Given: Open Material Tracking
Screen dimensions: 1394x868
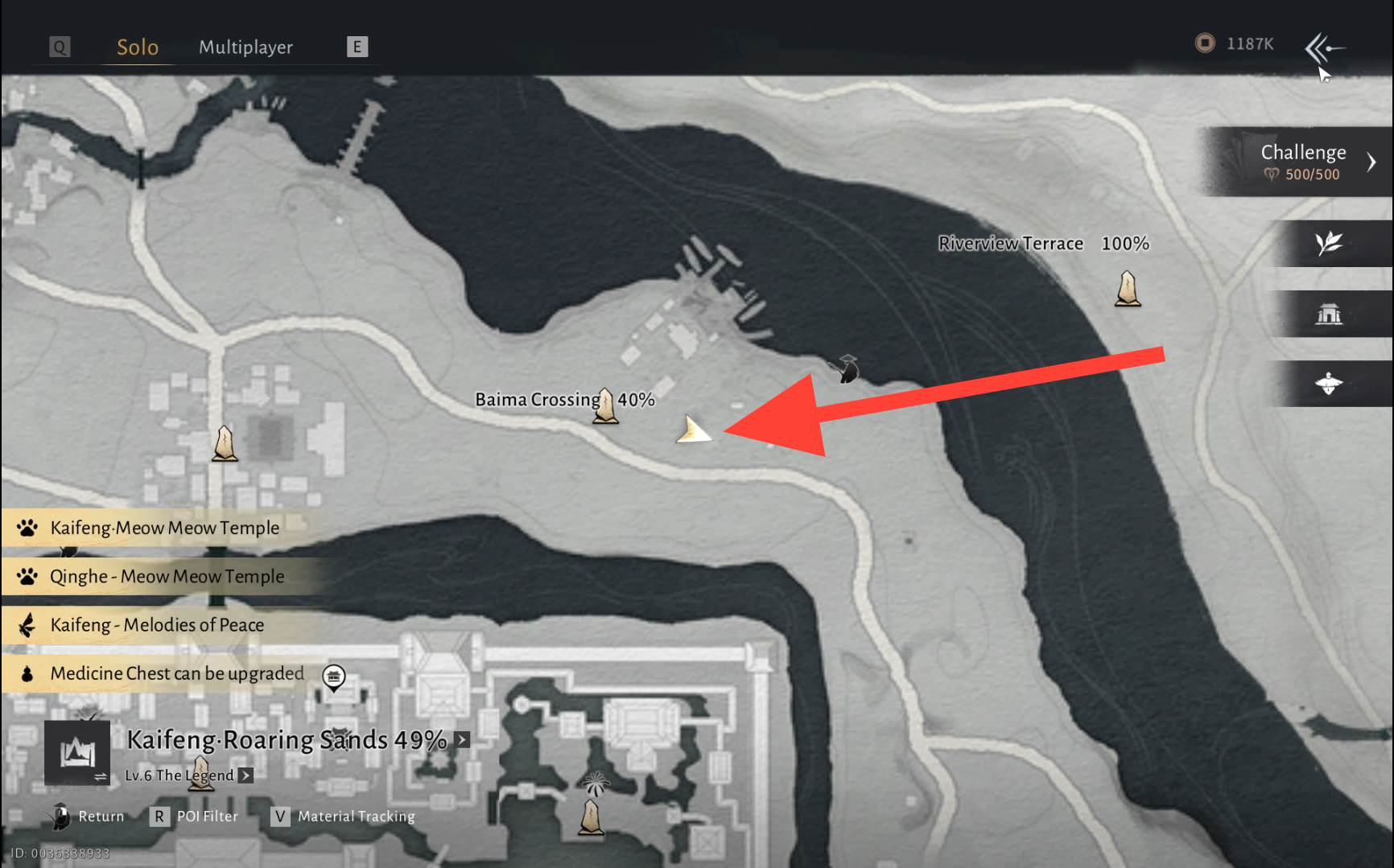Looking at the screenshot, I should coord(344,817).
